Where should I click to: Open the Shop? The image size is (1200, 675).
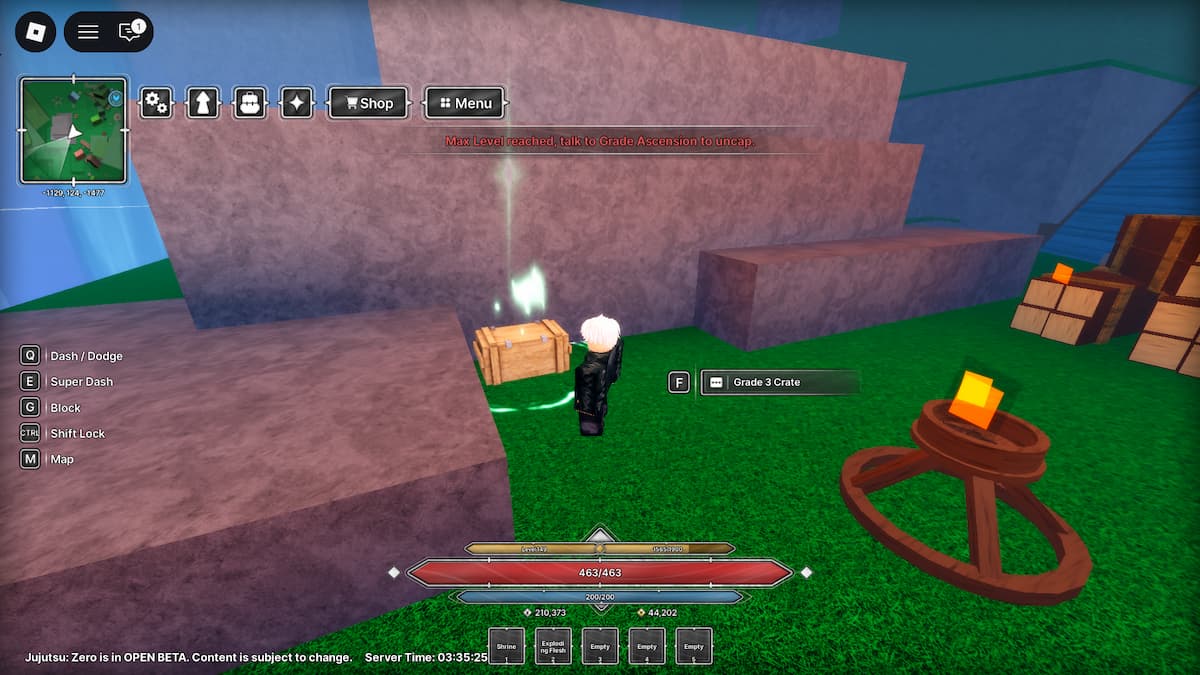point(368,103)
